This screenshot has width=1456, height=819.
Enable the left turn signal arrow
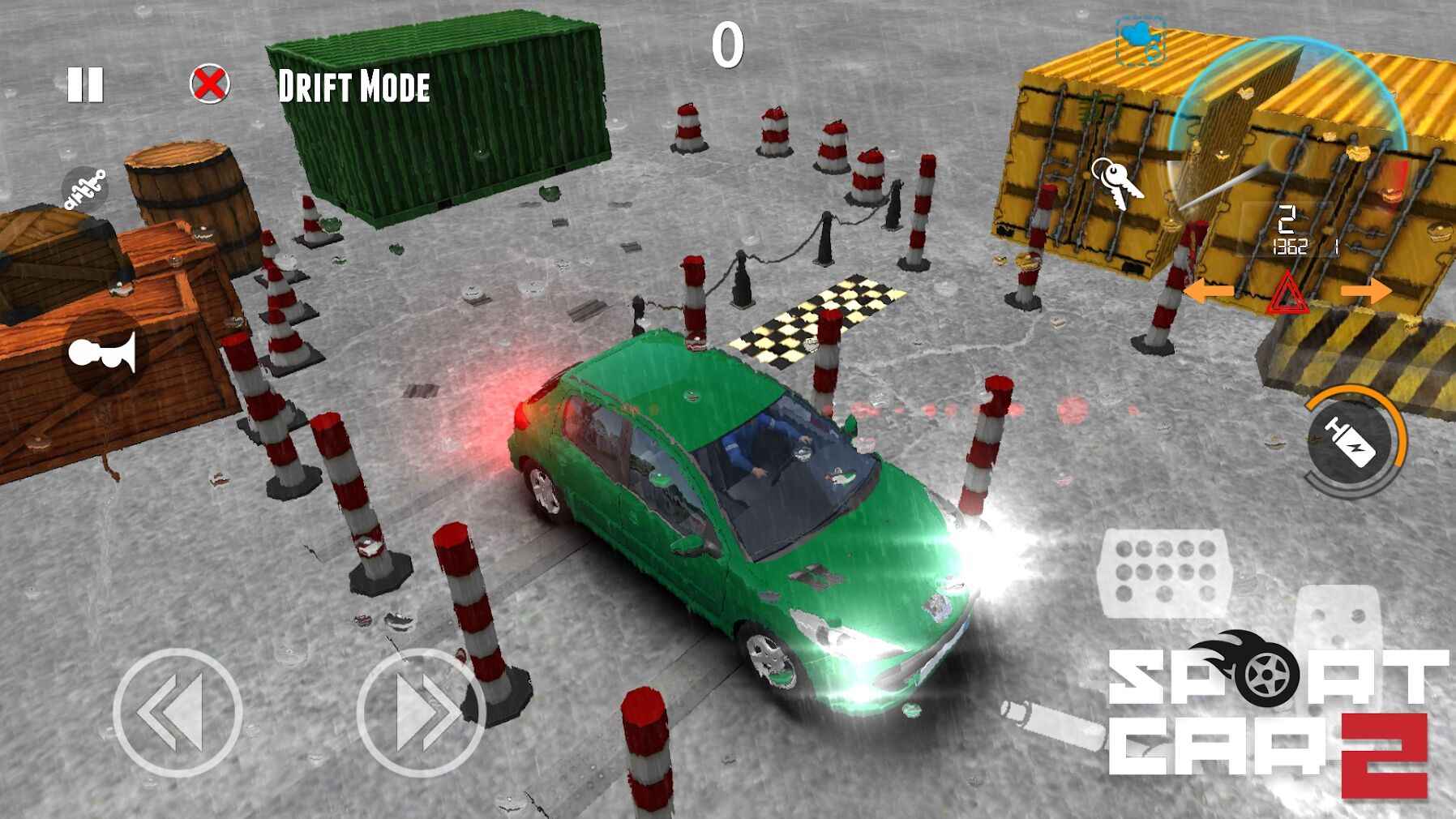[1208, 289]
